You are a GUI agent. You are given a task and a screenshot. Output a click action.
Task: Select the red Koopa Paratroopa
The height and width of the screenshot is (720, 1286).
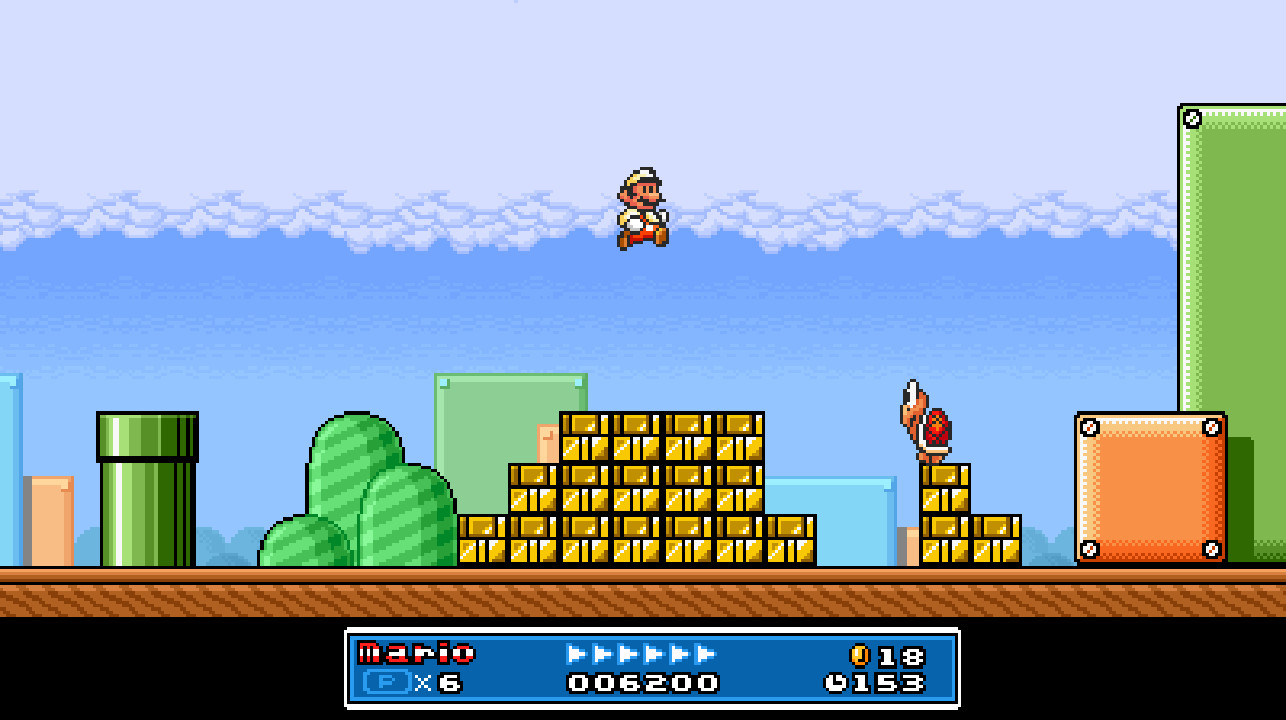pos(928,420)
